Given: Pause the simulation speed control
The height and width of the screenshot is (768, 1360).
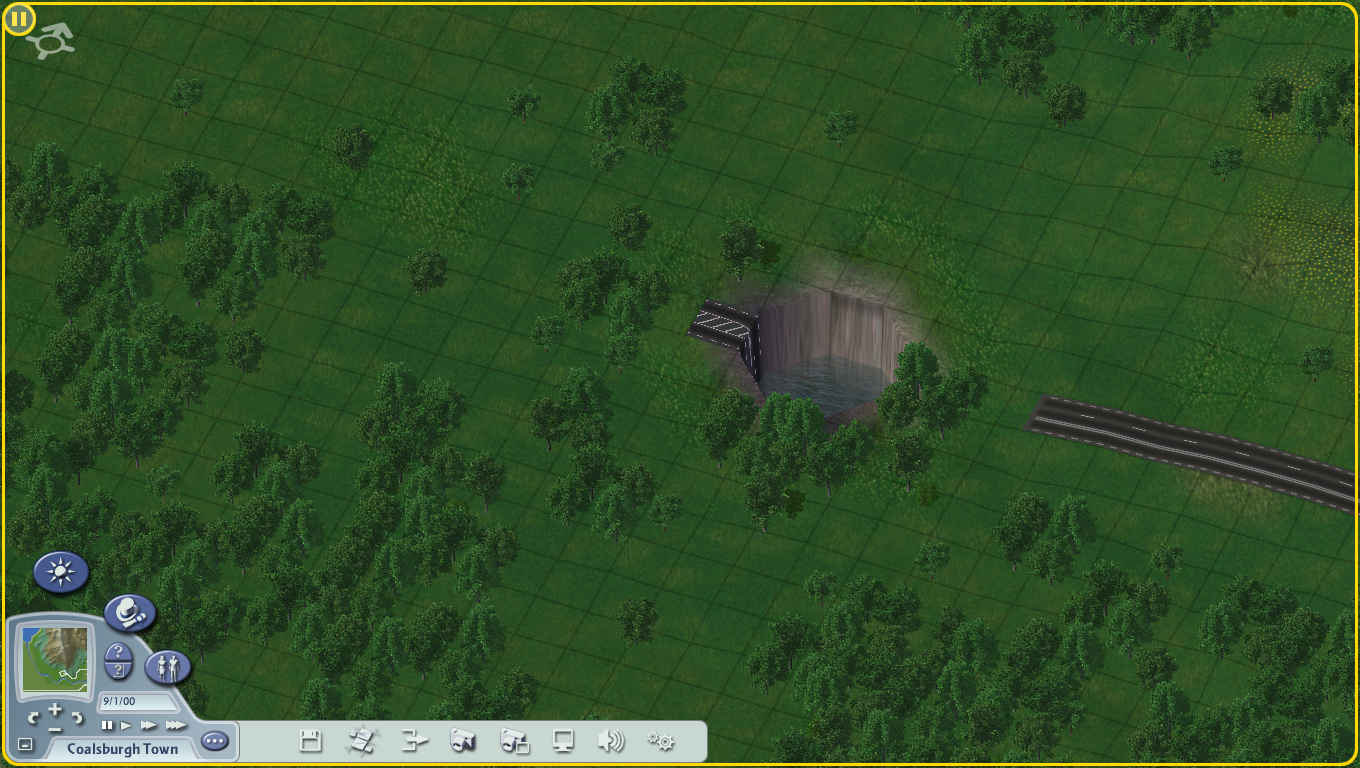Looking at the screenshot, I should pyautogui.click(x=107, y=725).
